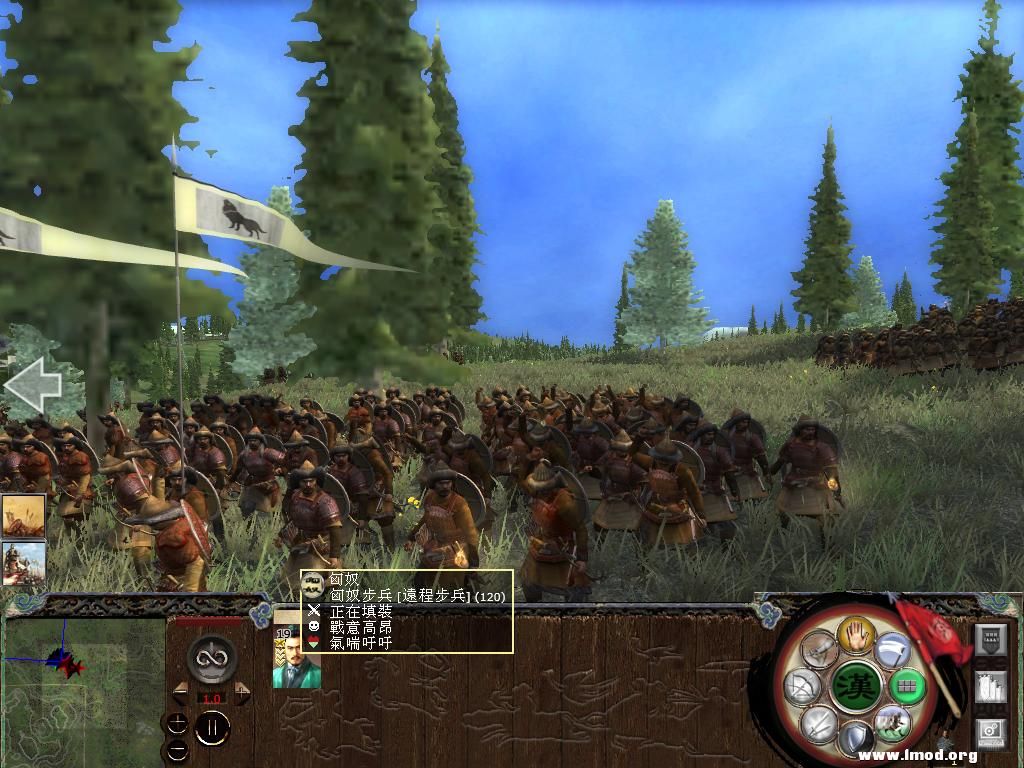Order withdraw using the white flag icon

[x=893, y=650]
